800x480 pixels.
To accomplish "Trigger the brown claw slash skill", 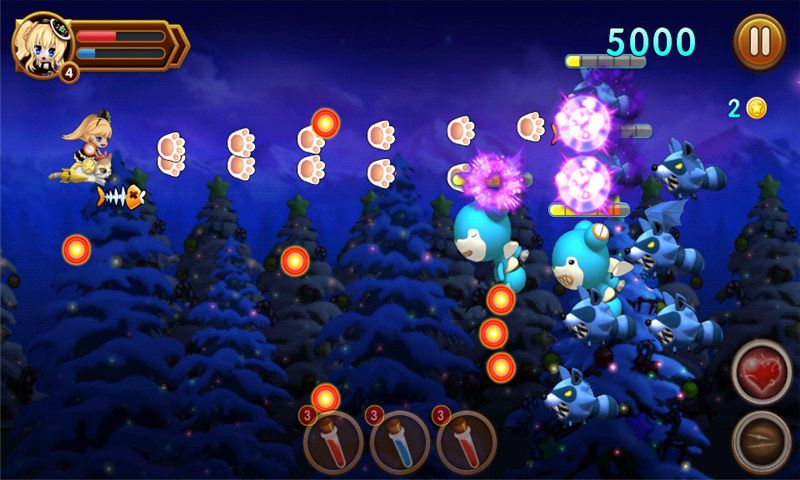I will [x=761, y=440].
